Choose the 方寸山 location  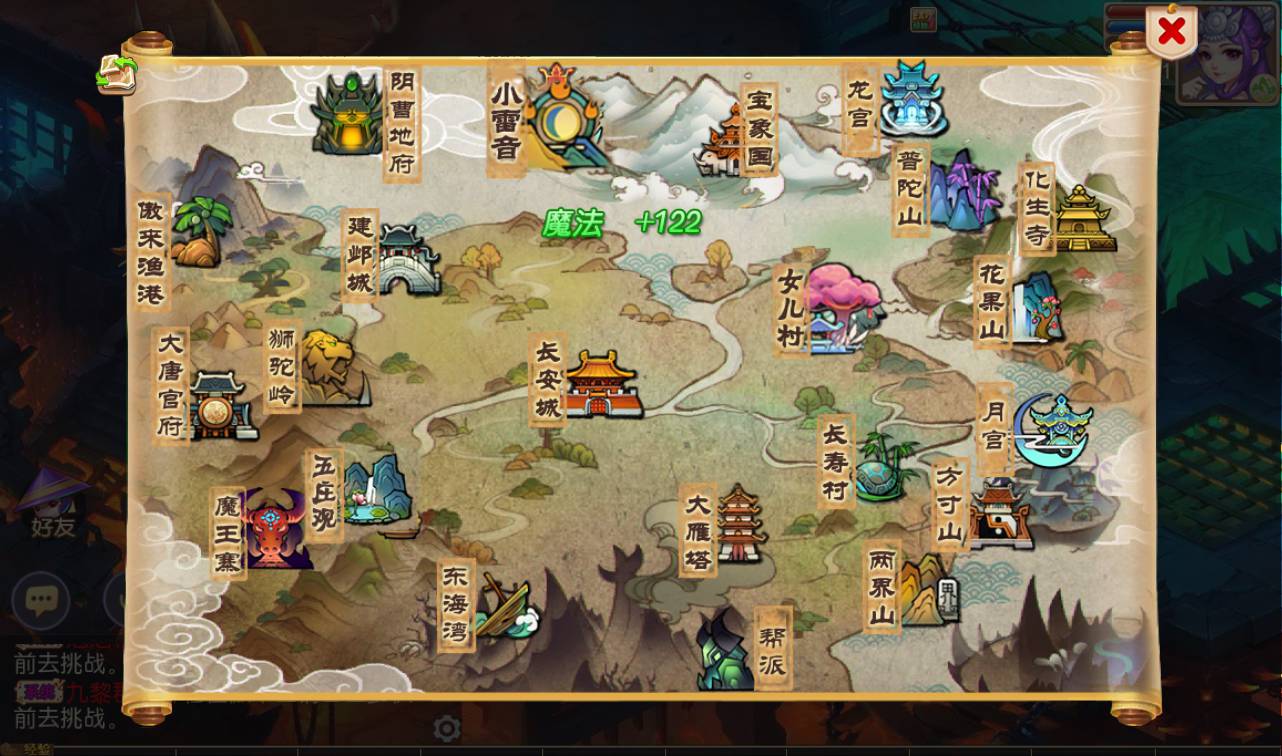click(x=998, y=512)
